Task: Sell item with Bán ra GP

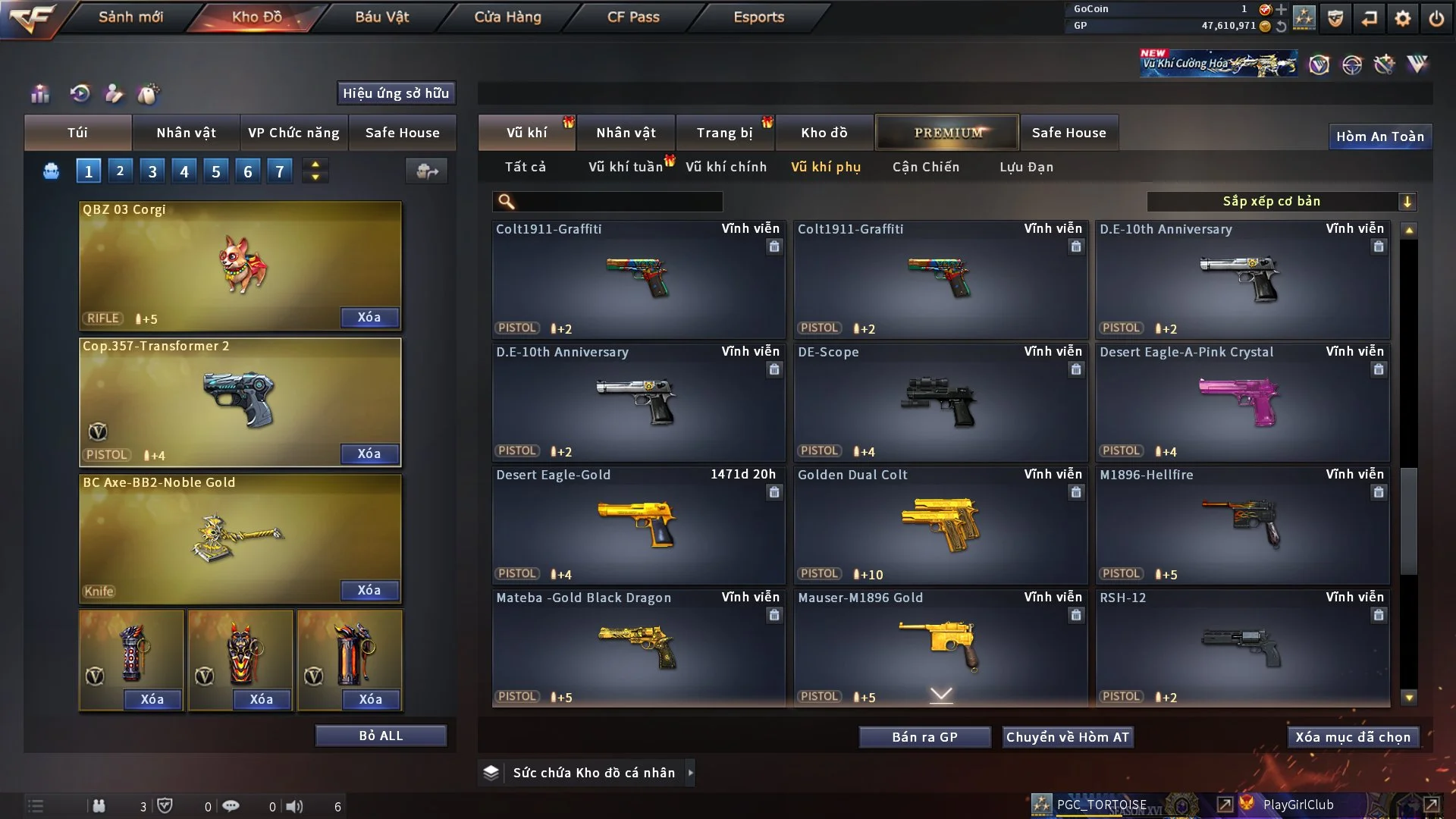Action: (924, 737)
